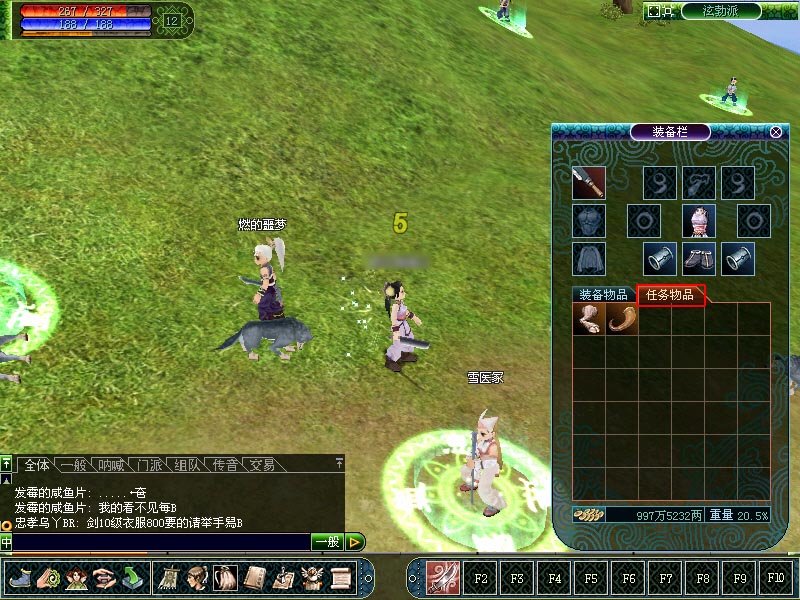Show the 组队 team chat tab
Screen dimensions: 800x600
click(187, 465)
